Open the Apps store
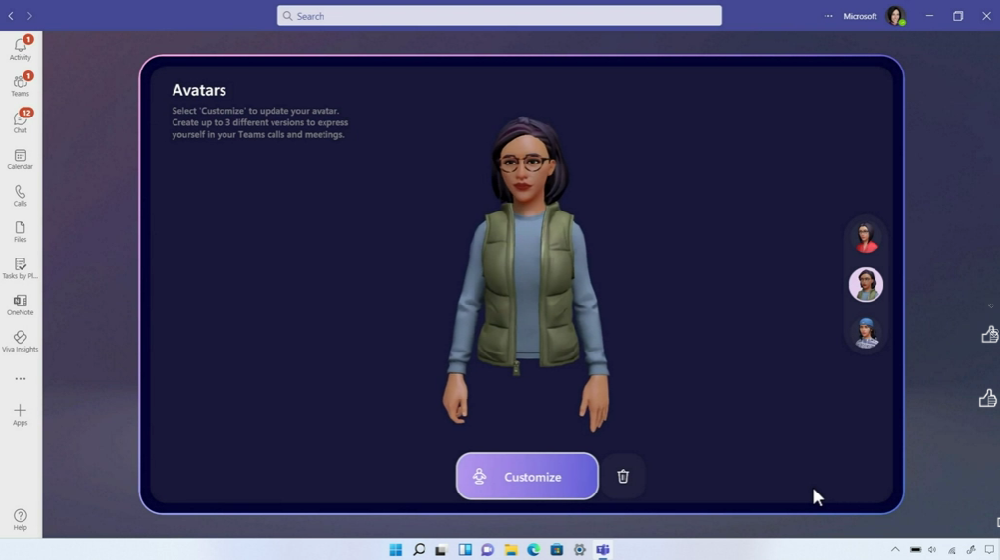1000x560 pixels. pyautogui.click(x=20, y=414)
